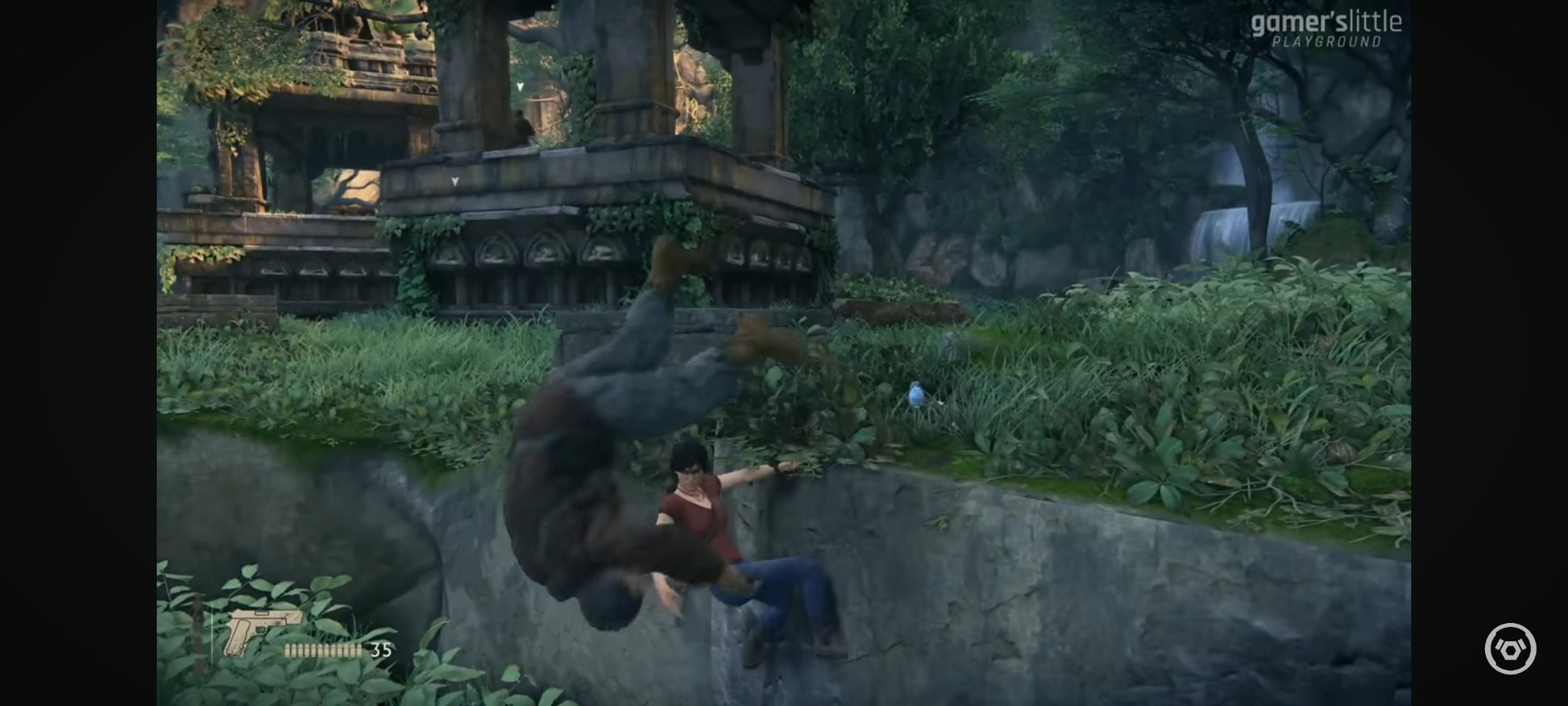This screenshot has height=706, width=1568.
Task: Tap the circular overlay button in corner
Action: [1510, 648]
